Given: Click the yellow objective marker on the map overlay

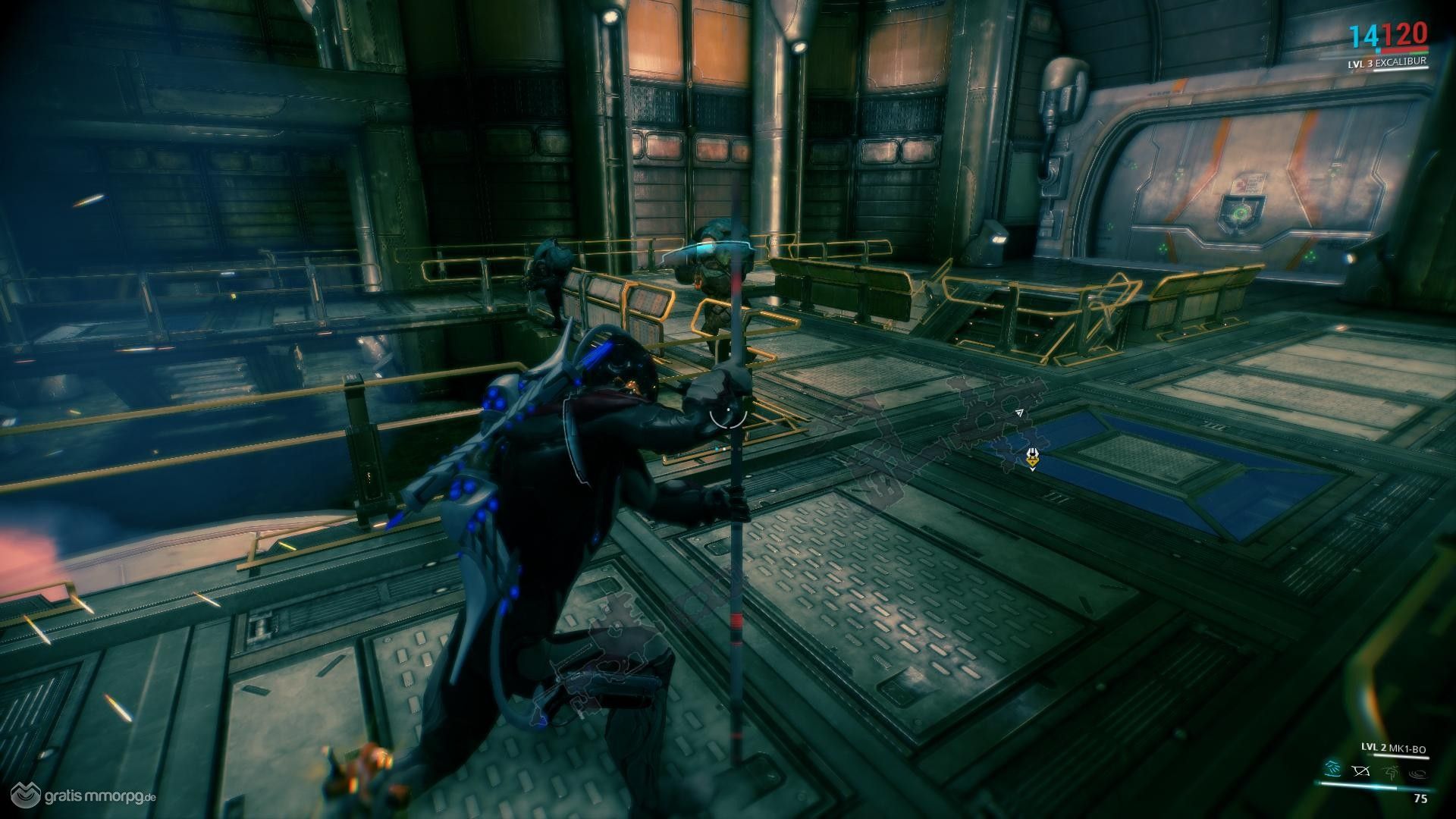Looking at the screenshot, I should point(1032,457).
